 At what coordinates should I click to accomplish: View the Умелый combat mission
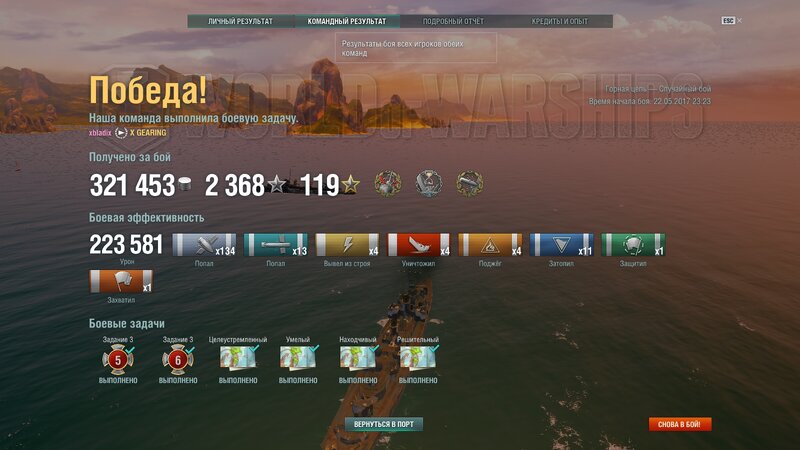[298, 359]
